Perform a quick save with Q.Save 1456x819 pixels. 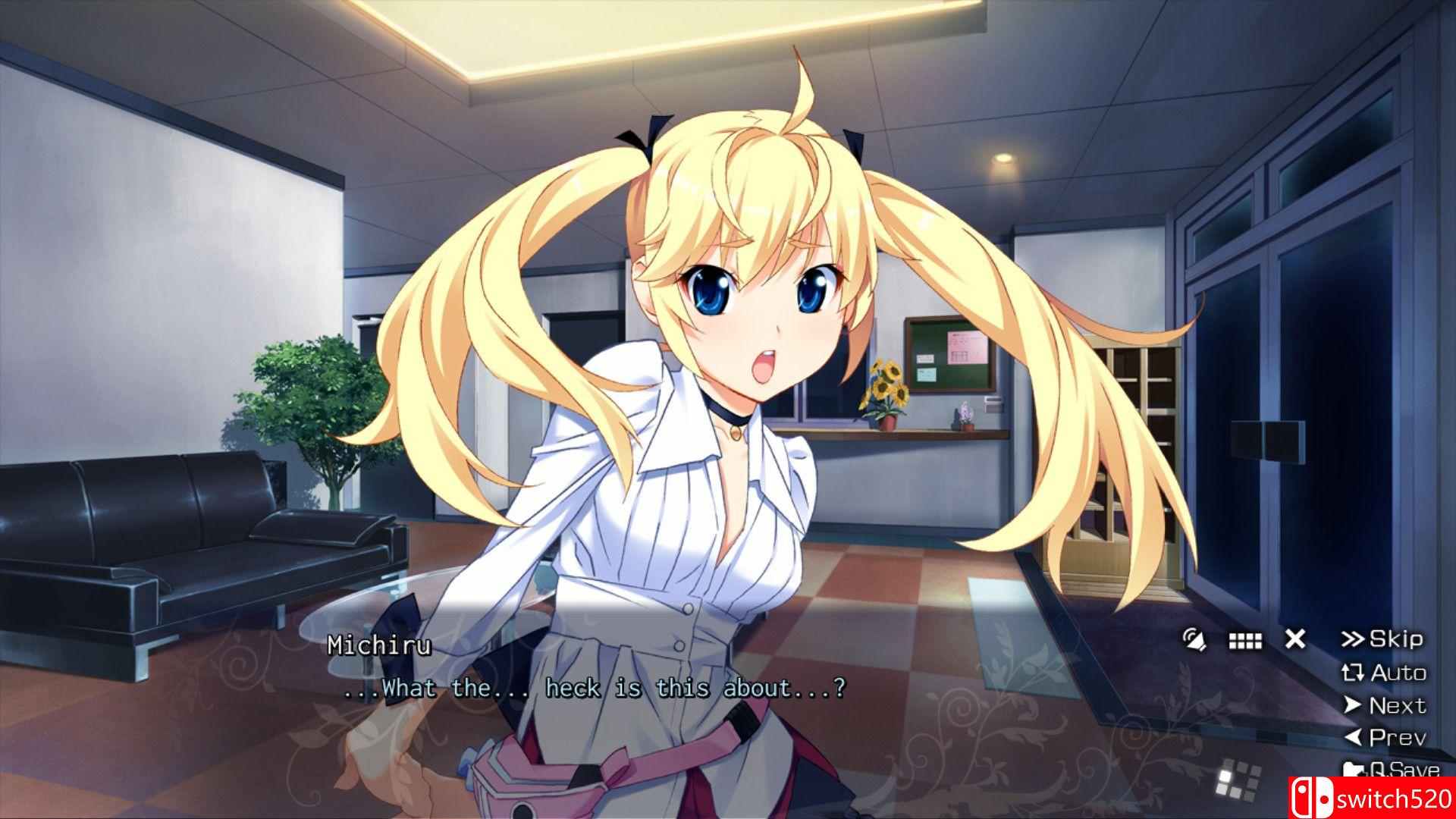pos(1403,769)
